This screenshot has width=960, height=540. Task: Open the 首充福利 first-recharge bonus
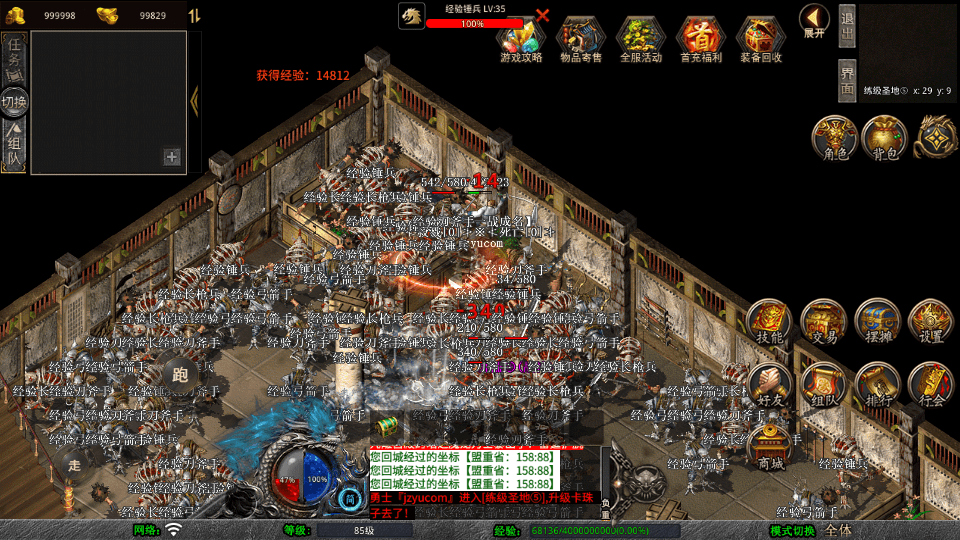click(x=701, y=38)
